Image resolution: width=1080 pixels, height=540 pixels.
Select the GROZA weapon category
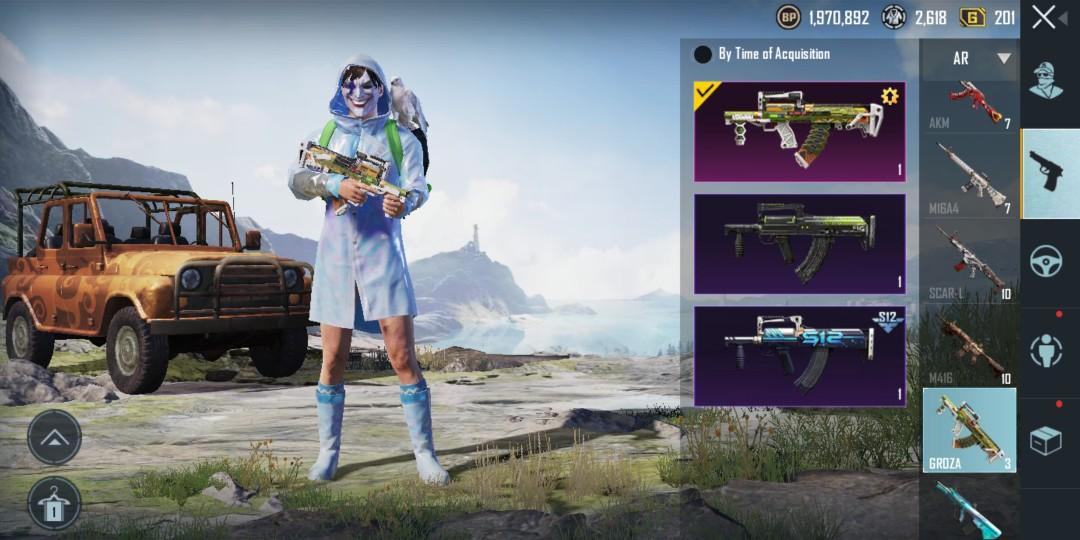point(969,430)
